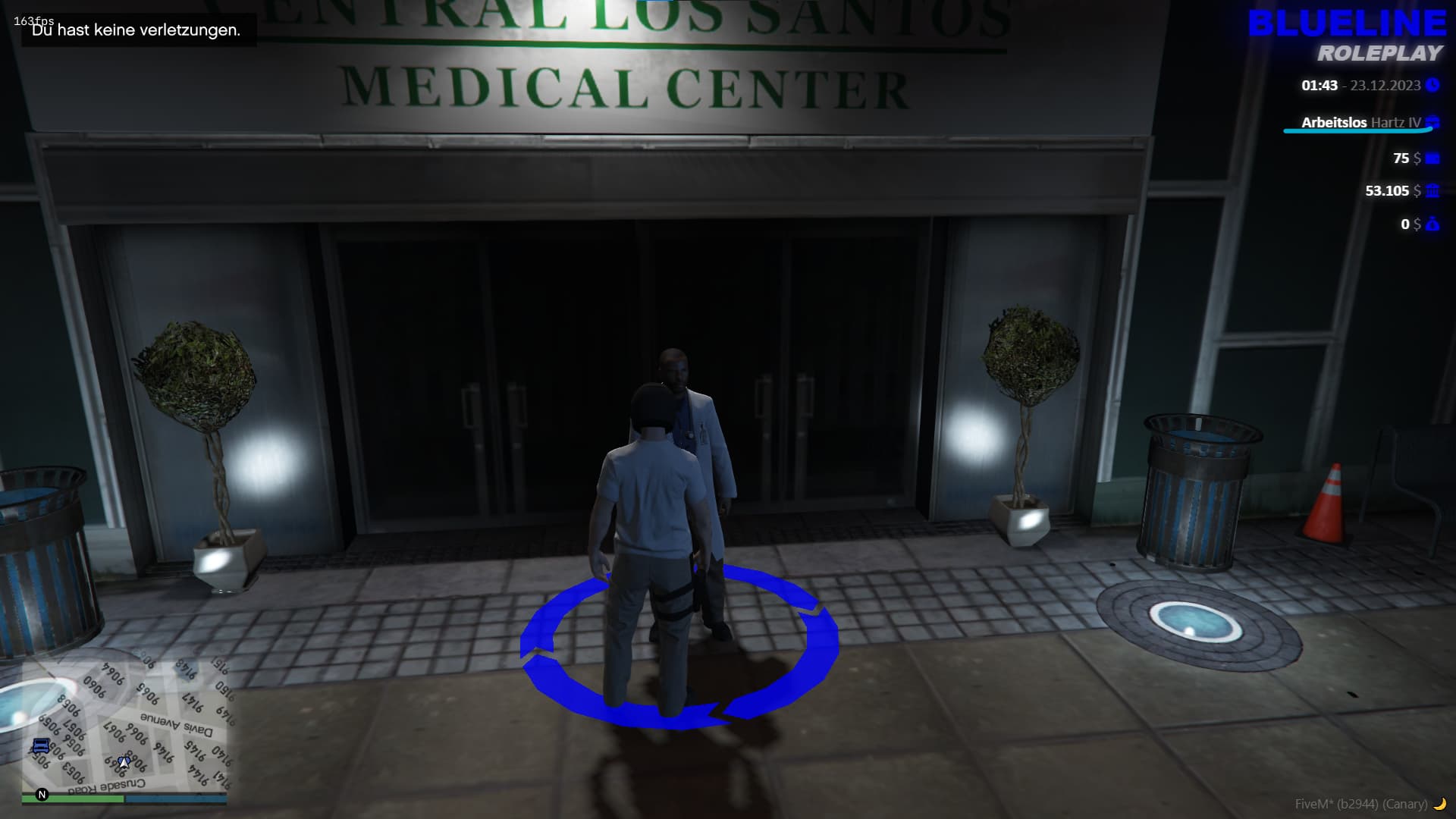Screen dimensions: 1456x819
Task: Click the white player arrow on the minimap
Action: [124, 763]
